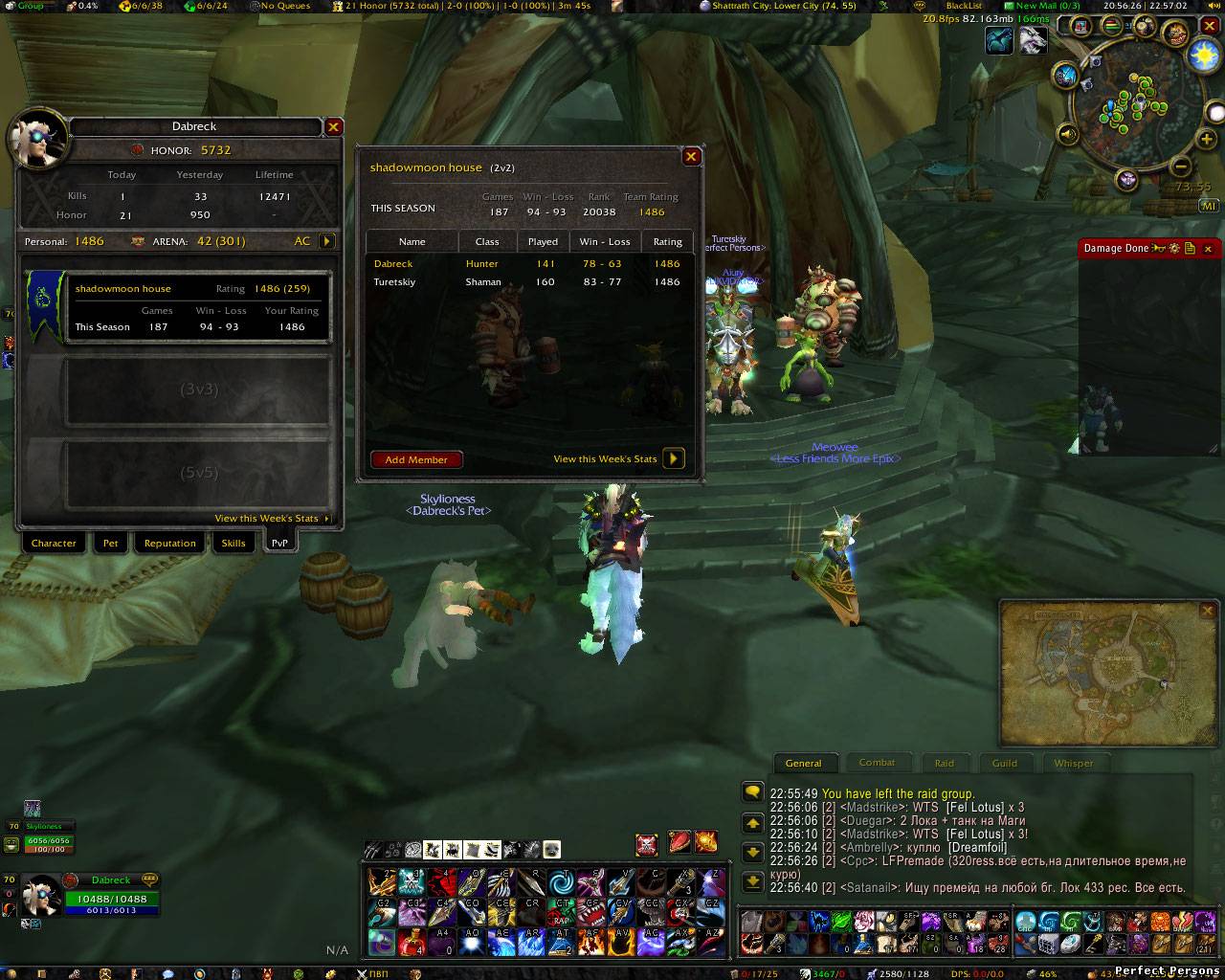Switch to the Pet tab
Screen dimensions: 1225x980
[x=111, y=544]
